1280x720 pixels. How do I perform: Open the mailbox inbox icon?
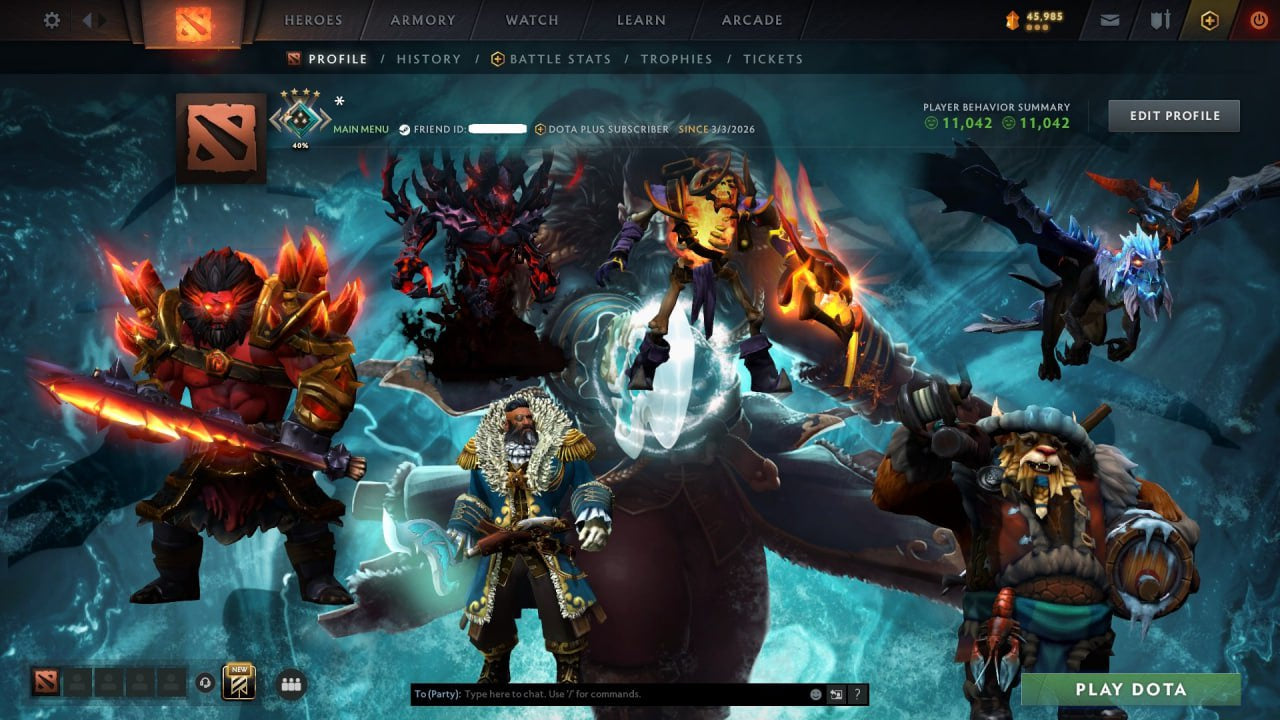click(1109, 19)
